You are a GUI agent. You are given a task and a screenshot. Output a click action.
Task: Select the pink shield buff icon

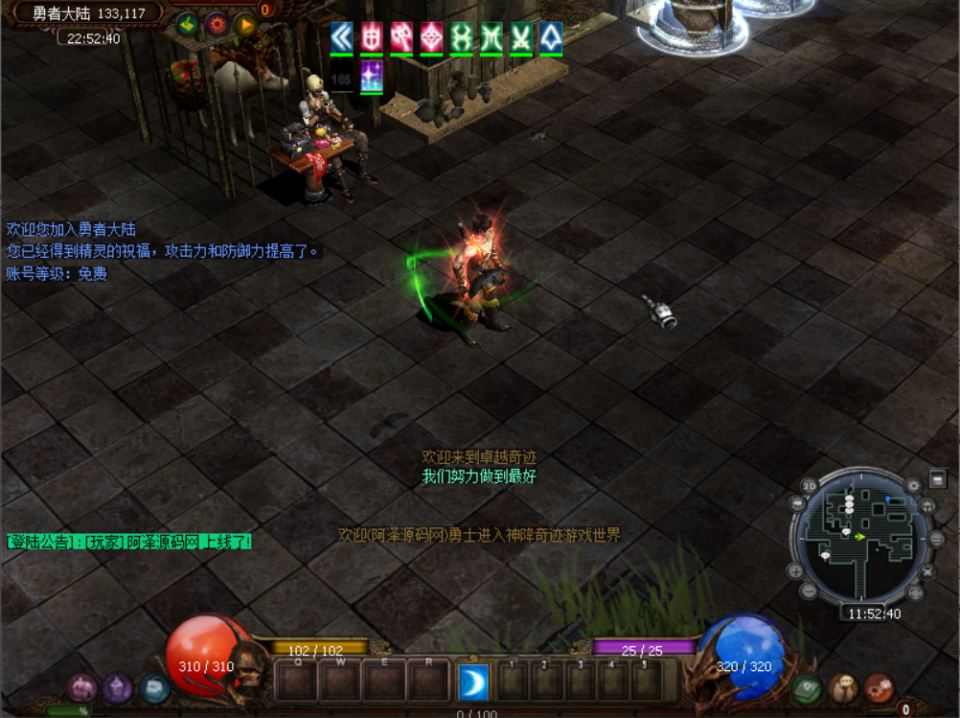coord(372,37)
